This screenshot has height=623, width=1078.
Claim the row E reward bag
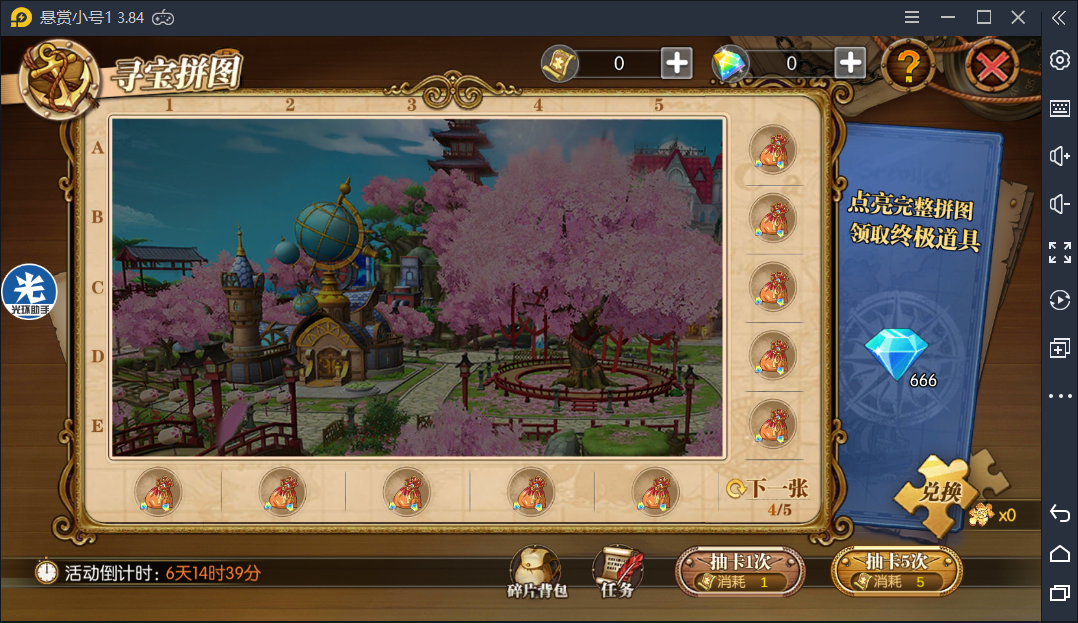coord(772,423)
